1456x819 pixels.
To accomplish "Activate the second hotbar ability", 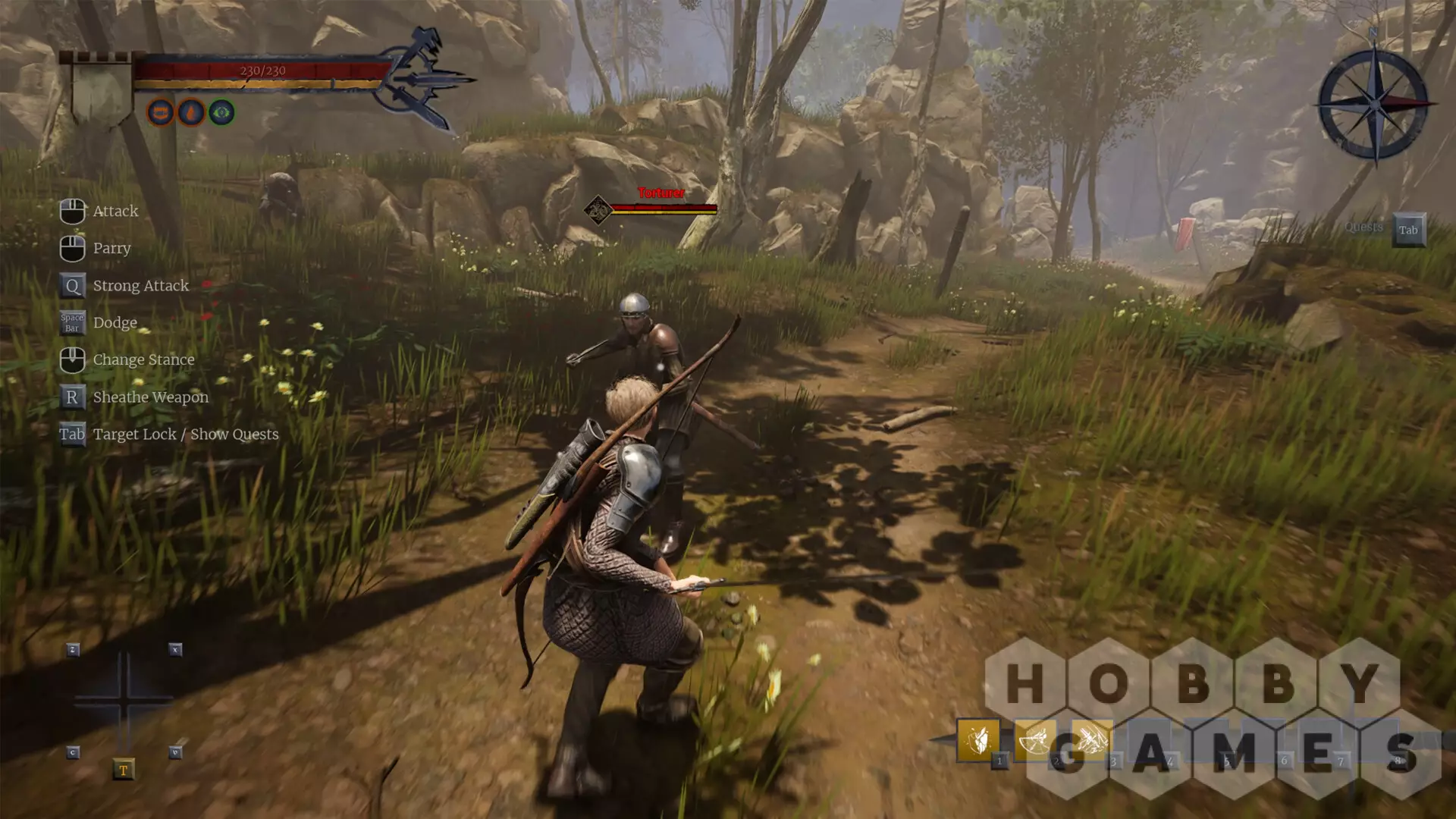I will (1034, 739).
